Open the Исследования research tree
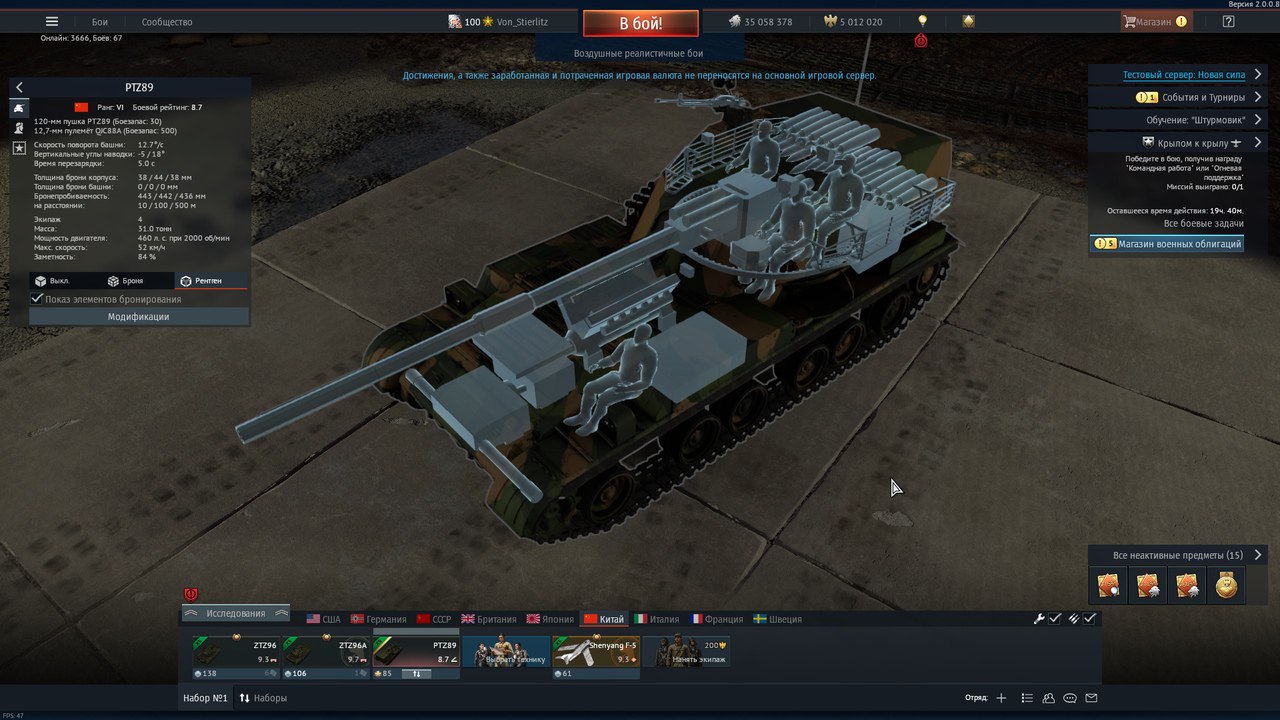The image size is (1280, 720). [236, 613]
